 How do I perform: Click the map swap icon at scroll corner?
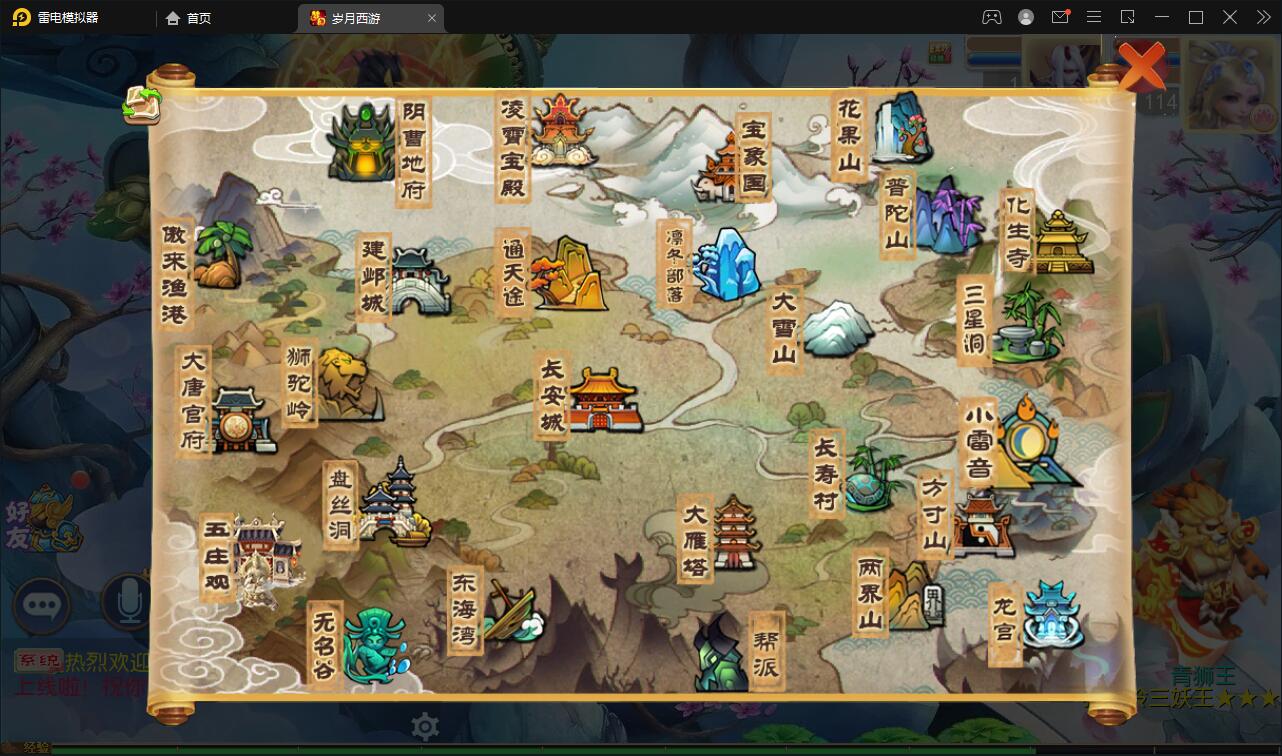coord(142,104)
